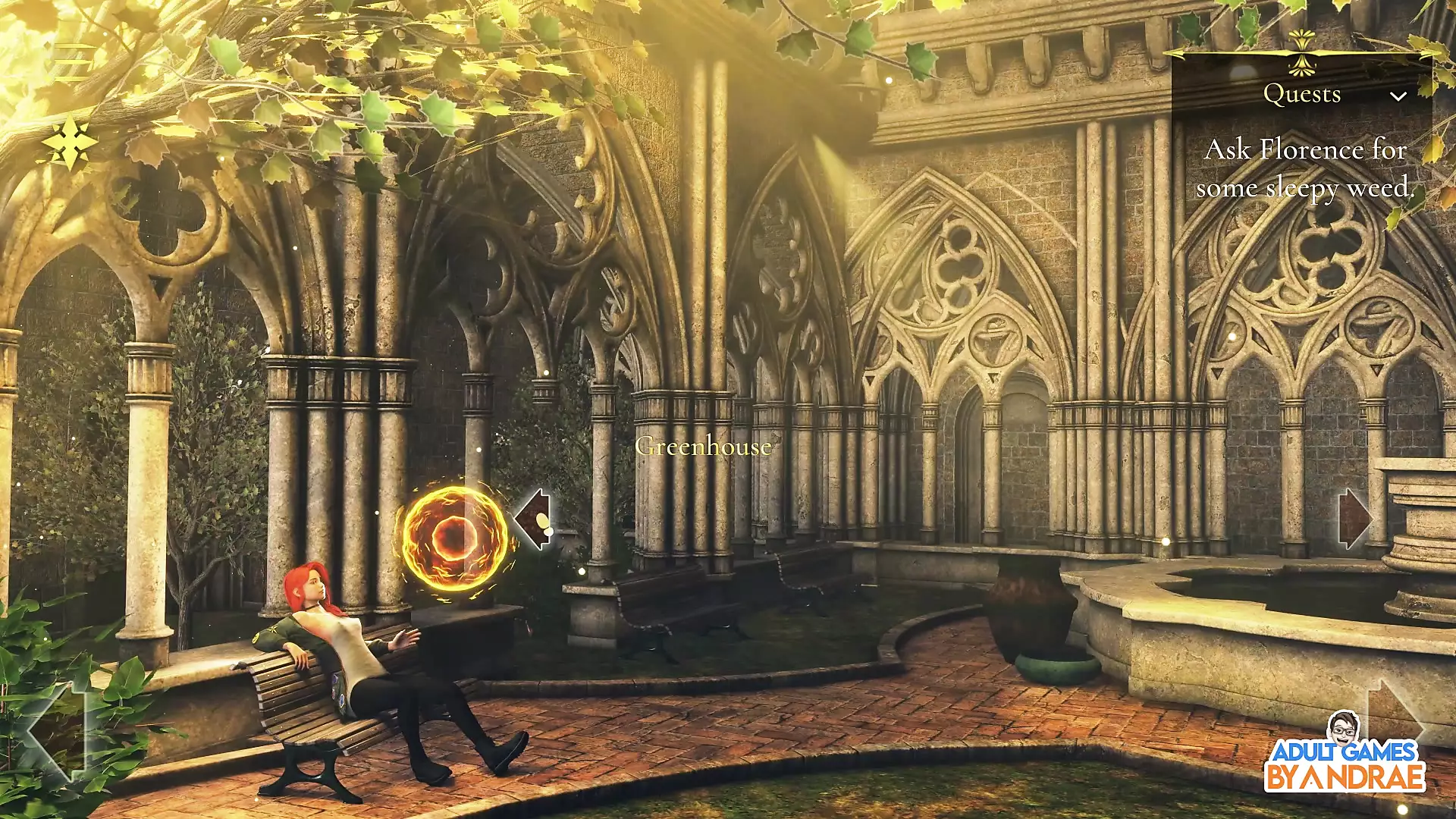1456x819 pixels.
Task: Click the golden four-pointed star icon
Action: pyautogui.click(x=69, y=143)
